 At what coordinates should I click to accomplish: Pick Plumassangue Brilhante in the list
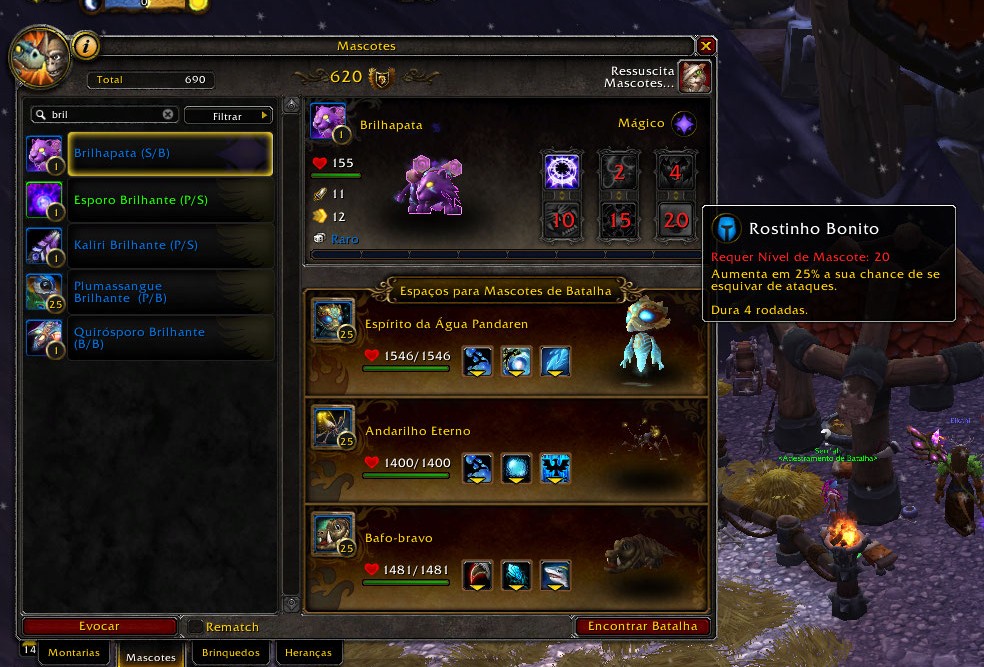click(149, 291)
